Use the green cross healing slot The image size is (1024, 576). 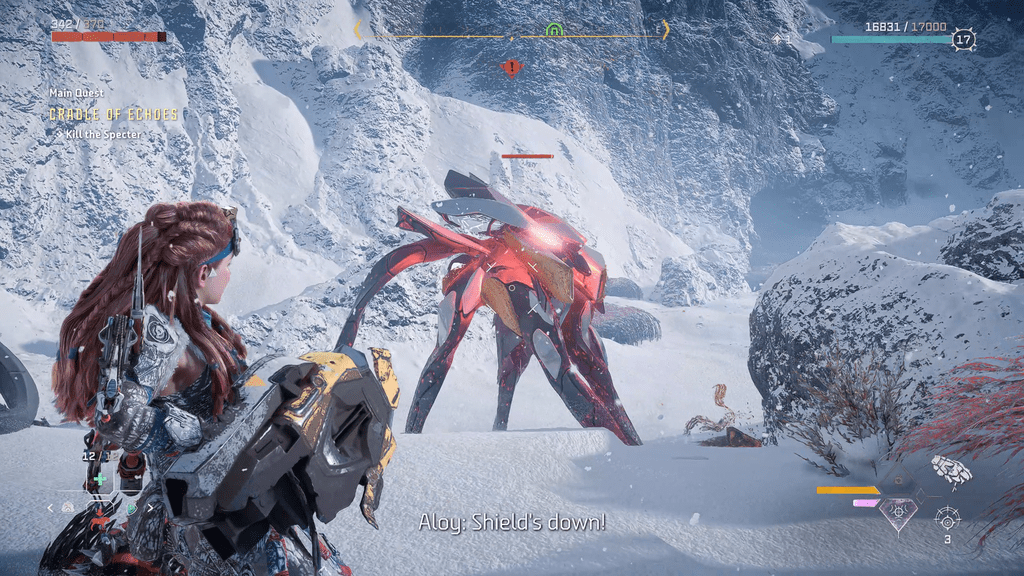coord(100,480)
